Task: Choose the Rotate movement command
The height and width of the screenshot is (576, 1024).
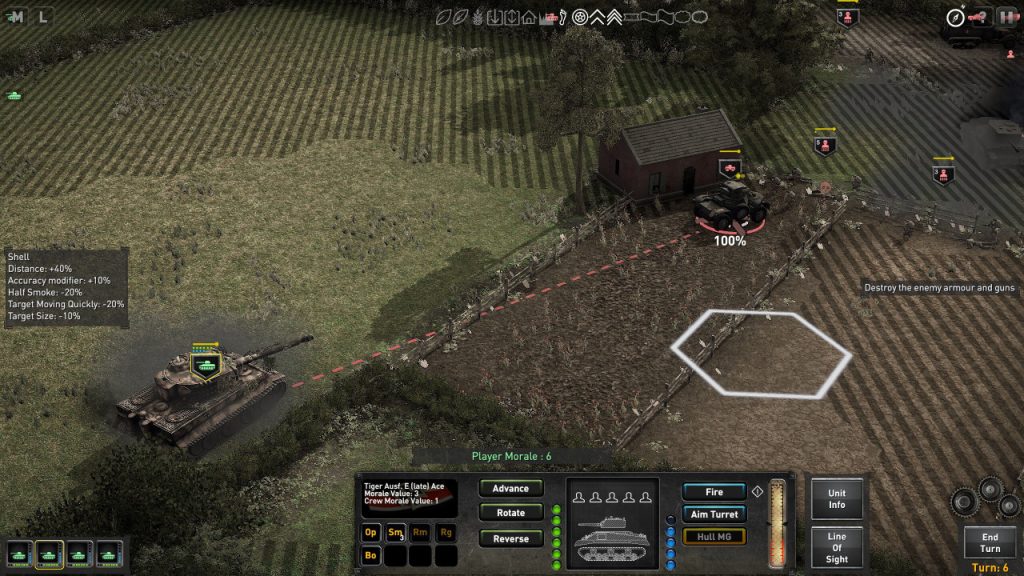Action: [511, 513]
